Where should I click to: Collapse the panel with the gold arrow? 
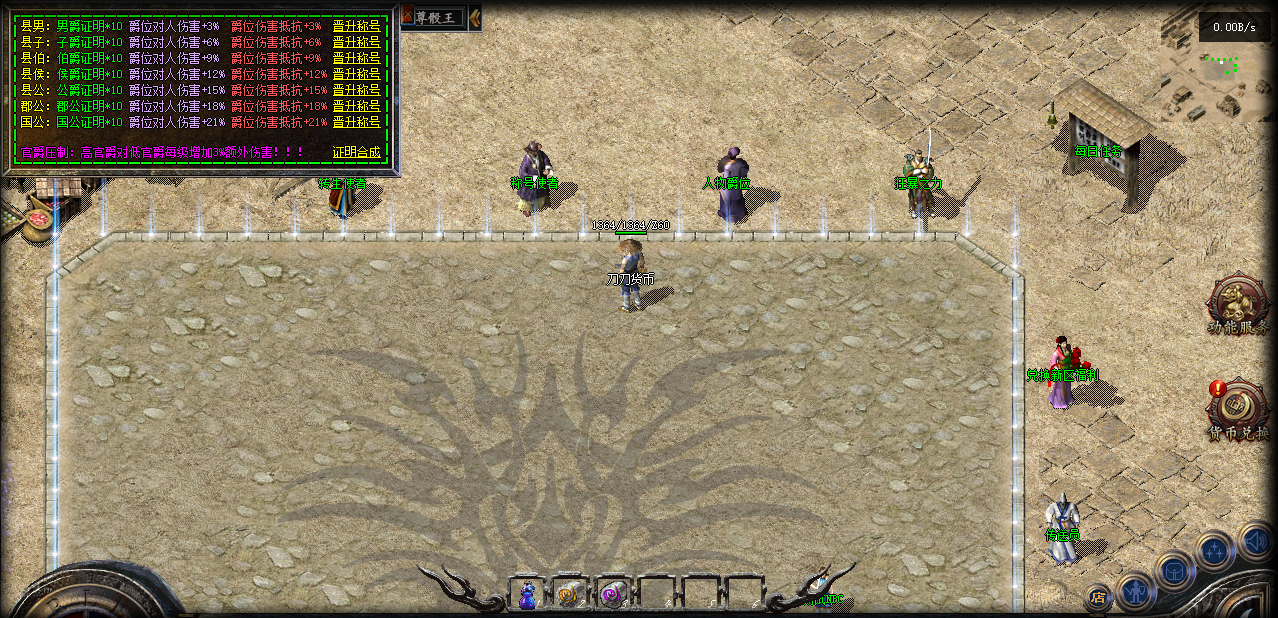[474, 16]
